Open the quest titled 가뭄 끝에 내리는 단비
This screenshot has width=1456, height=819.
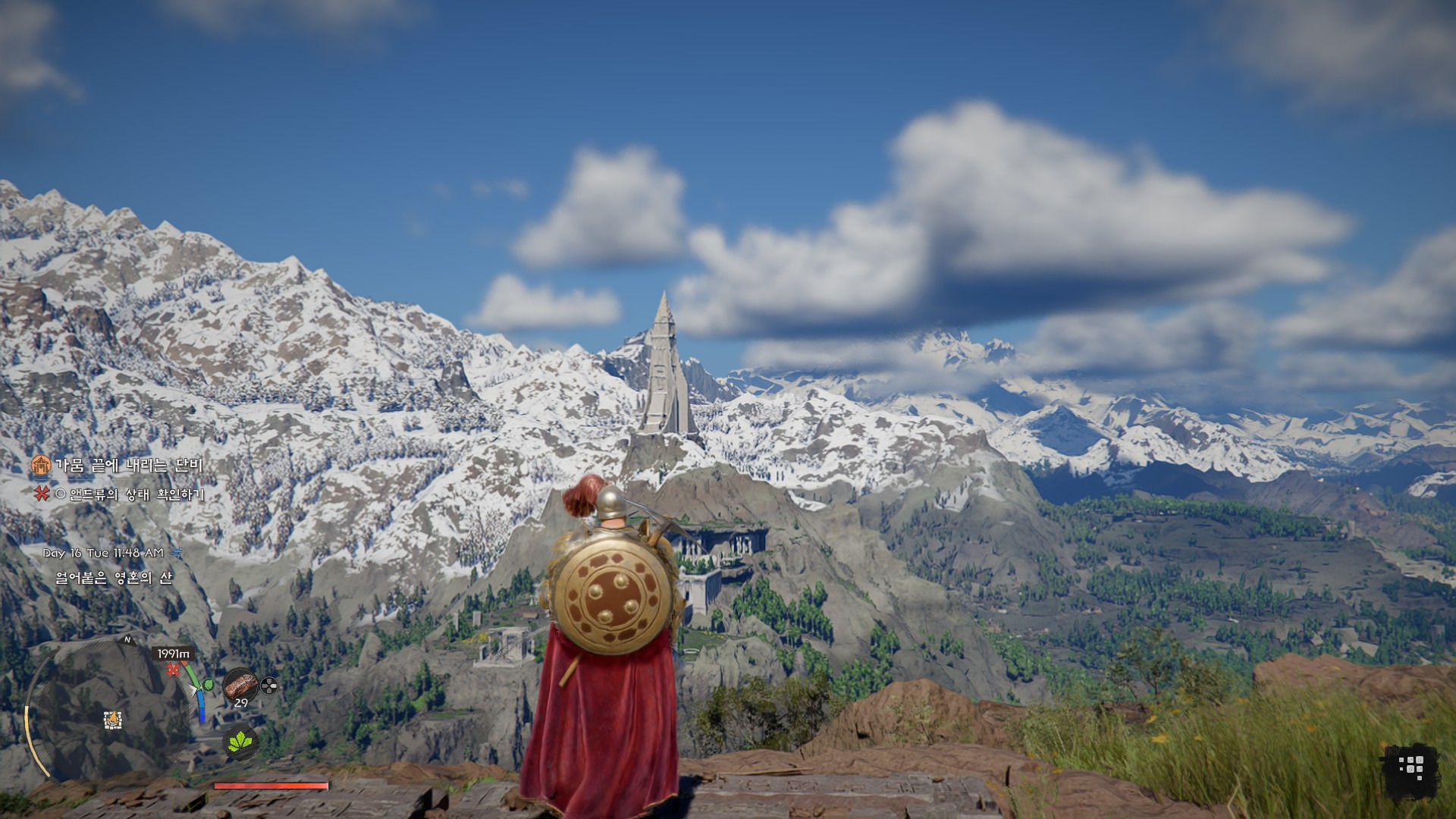[x=128, y=465]
